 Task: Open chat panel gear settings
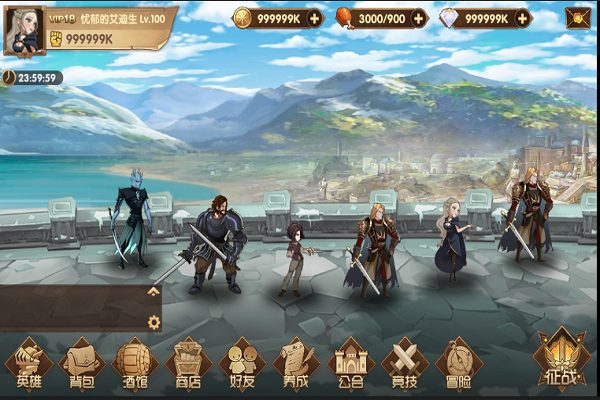click(153, 321)
